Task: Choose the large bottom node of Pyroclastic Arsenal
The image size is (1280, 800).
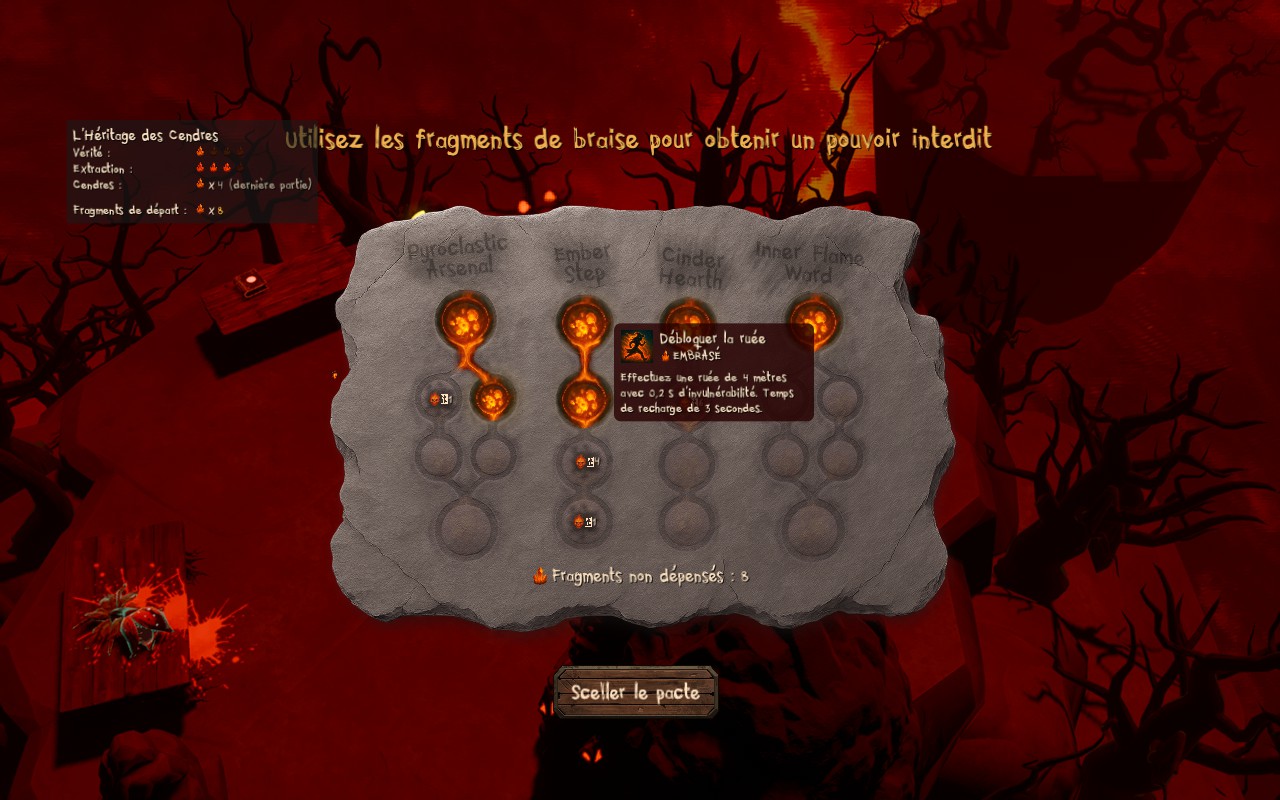Action: 465,524
